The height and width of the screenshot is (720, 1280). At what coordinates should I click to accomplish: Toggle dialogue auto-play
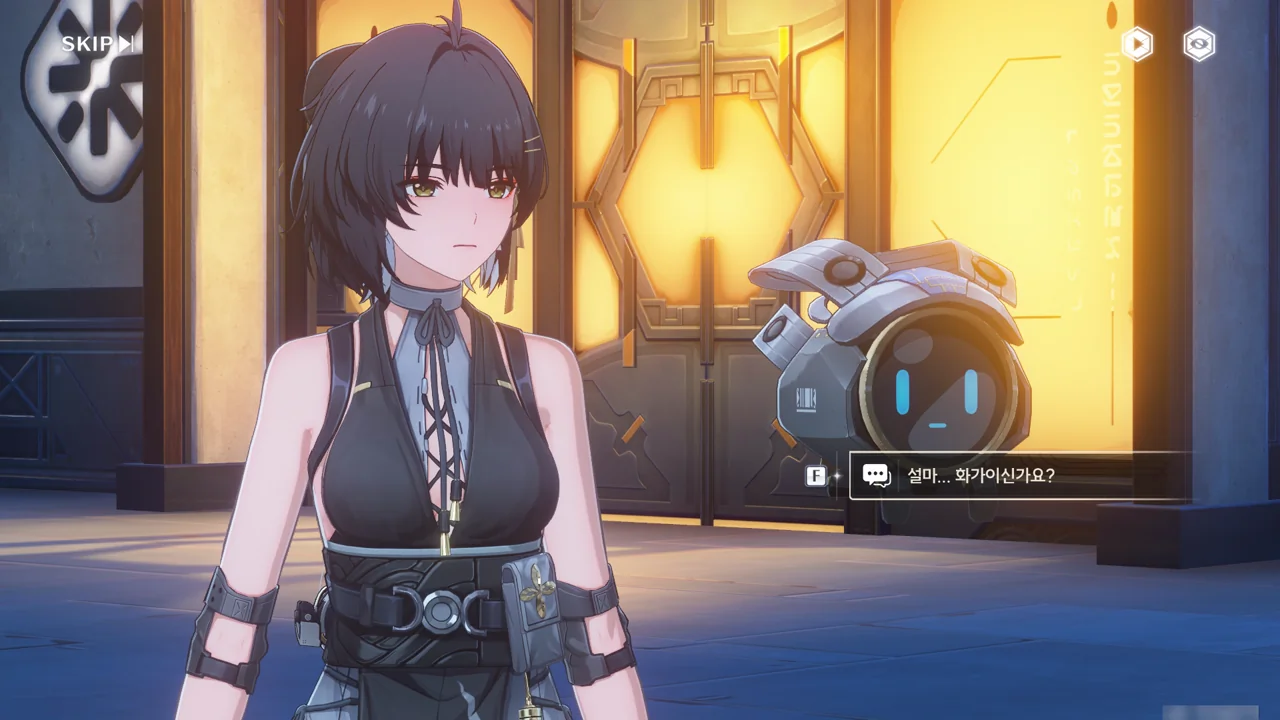pyautogui.click(x=1137, y=44)
